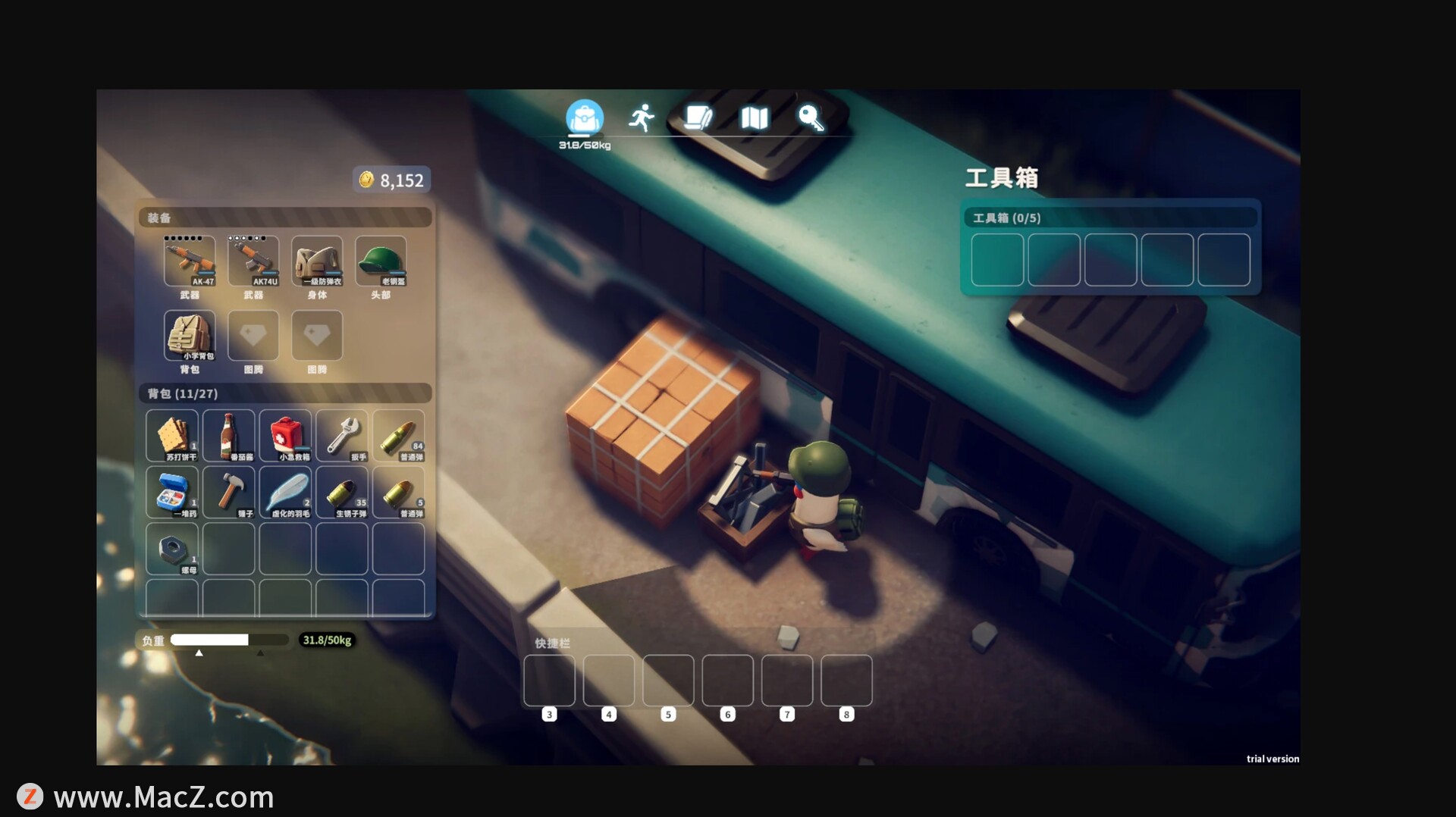
Task: Select the ketchup bottle in the bag
Action: [229, 435]
